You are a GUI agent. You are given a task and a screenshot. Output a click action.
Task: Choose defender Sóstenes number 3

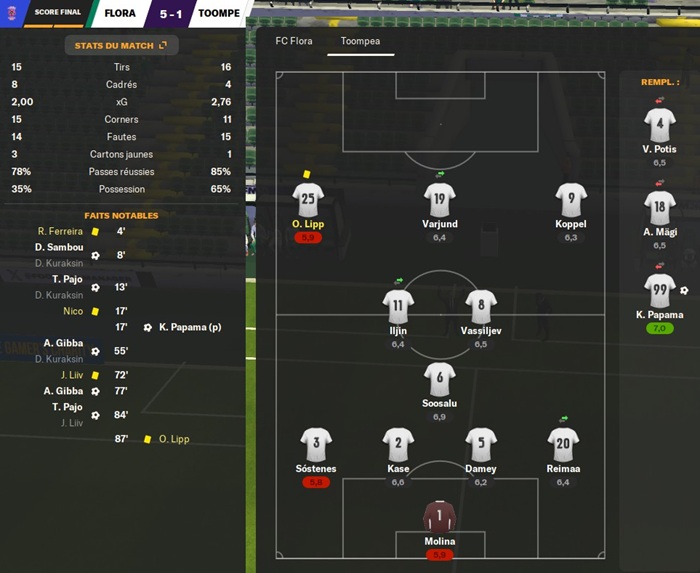click(x=316, y=443)
